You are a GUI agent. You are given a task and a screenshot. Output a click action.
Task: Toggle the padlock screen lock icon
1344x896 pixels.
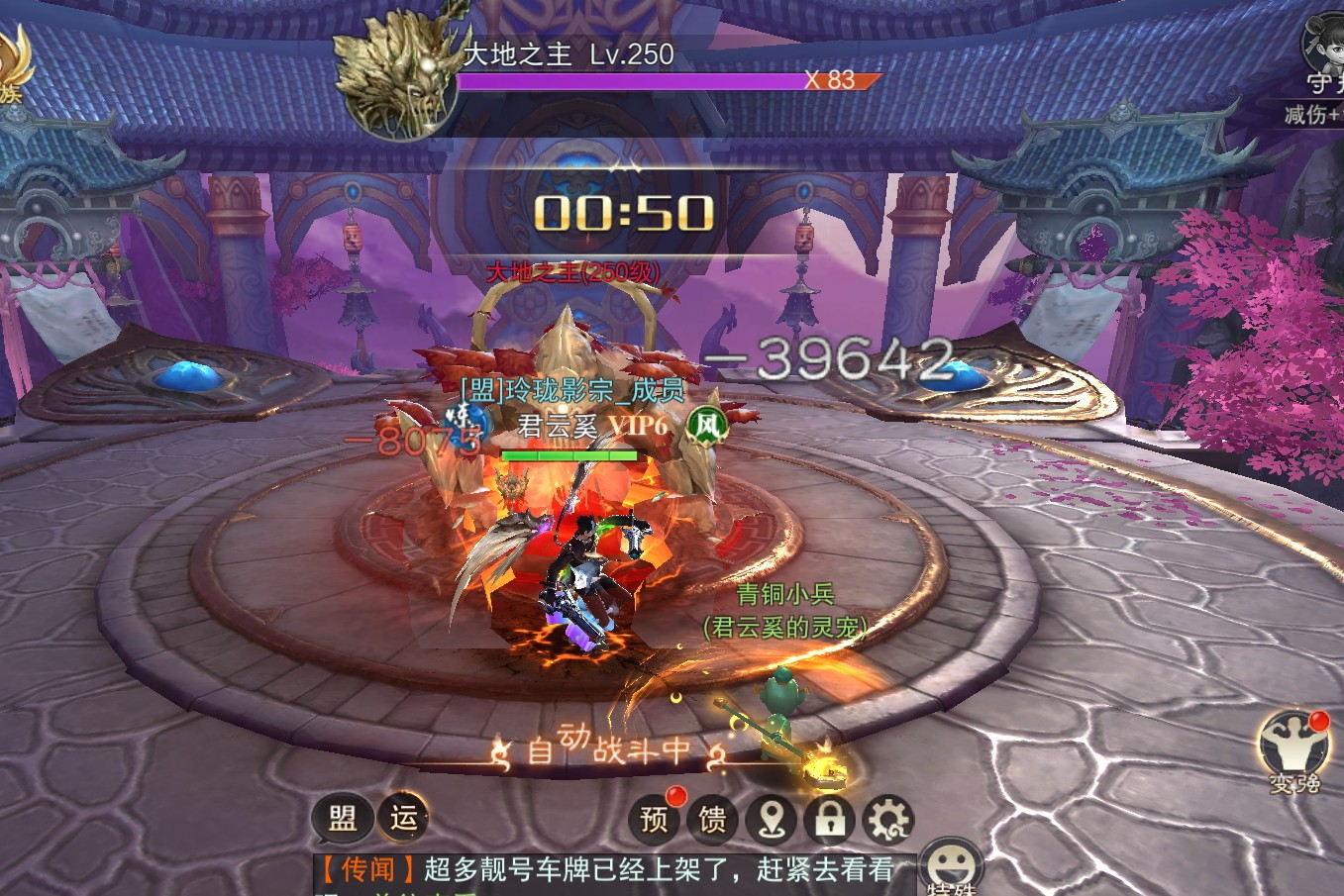829,819
